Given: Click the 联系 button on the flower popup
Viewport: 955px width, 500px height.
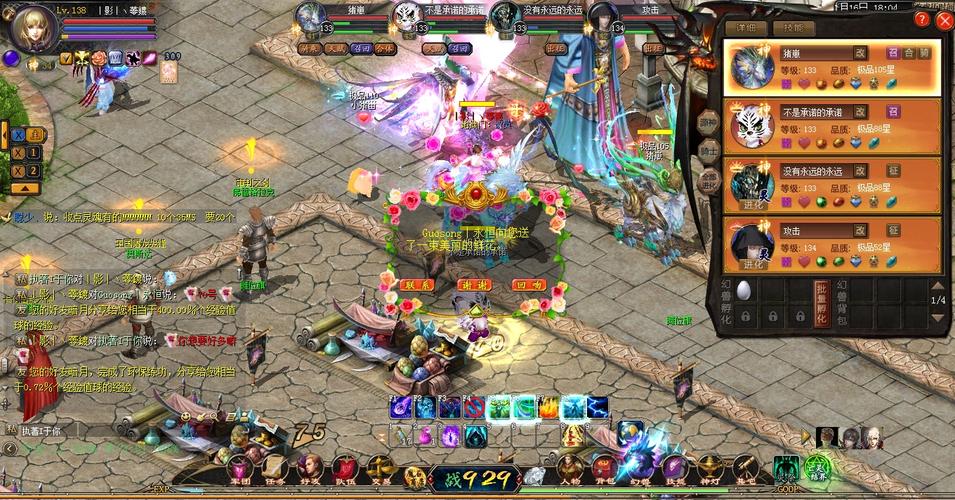Looking at the screenshot, I should click(417, 285).
